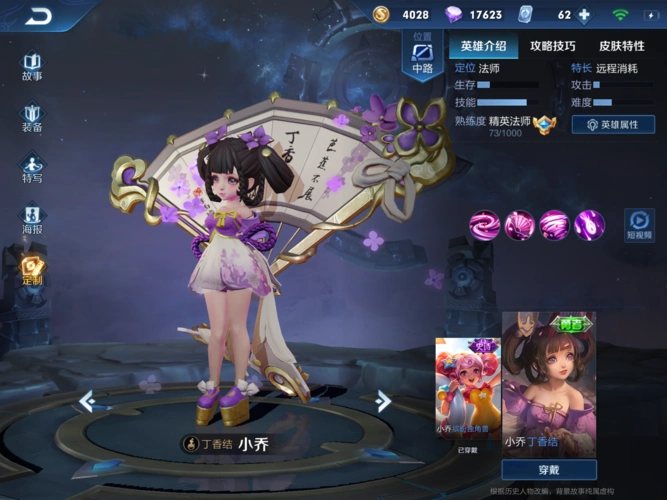
Task: Open the 特写 close-up view
Action: [x=32, y=168]
